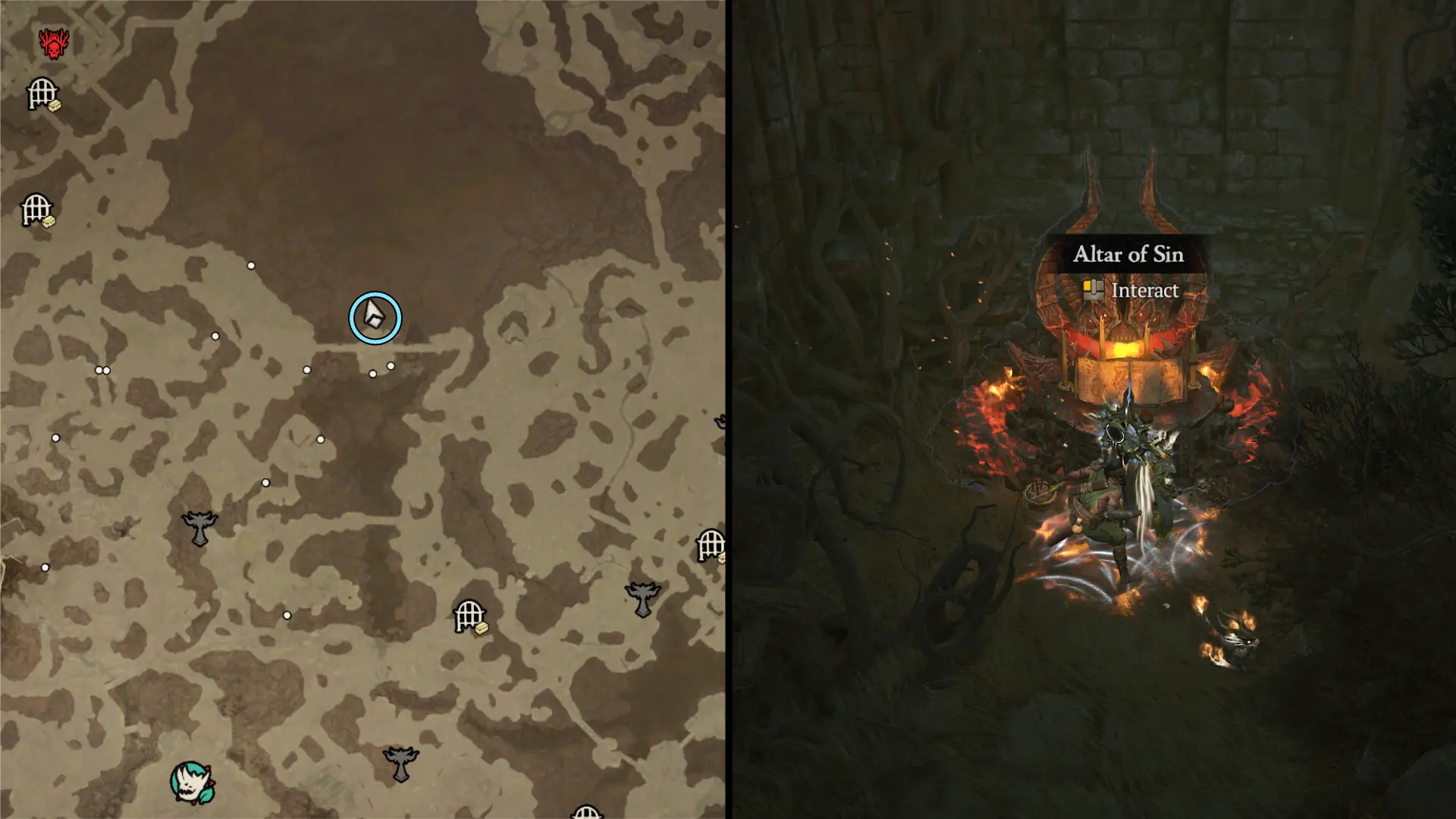Open the right-side dungeon entrance icon
Screen dimensions: 1456x819
[711, 543]
